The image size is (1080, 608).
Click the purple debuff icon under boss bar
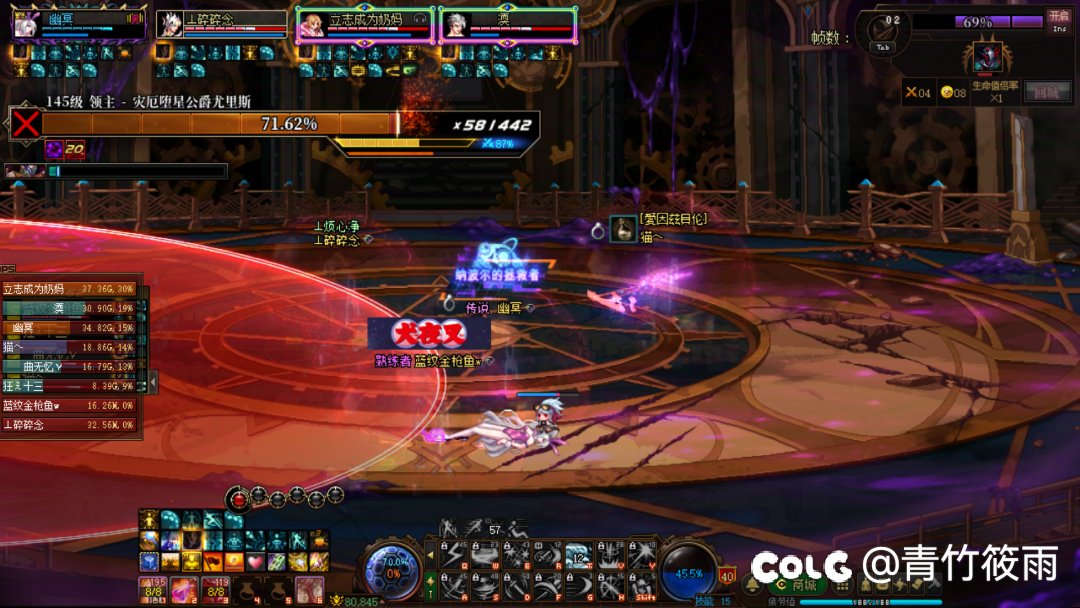[x=54, y=149]
